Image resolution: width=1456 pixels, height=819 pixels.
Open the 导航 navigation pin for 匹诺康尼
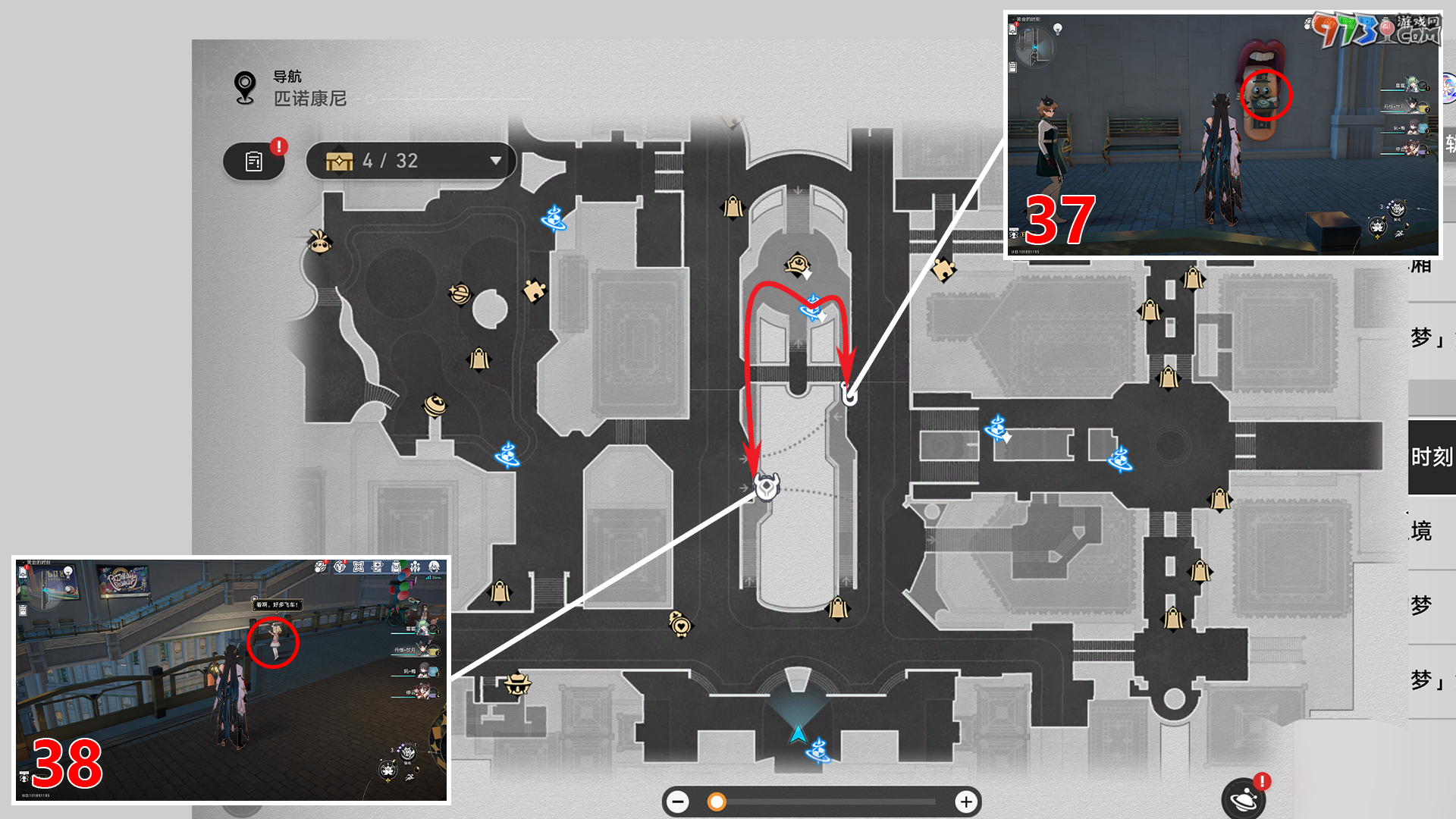[245, 88]
